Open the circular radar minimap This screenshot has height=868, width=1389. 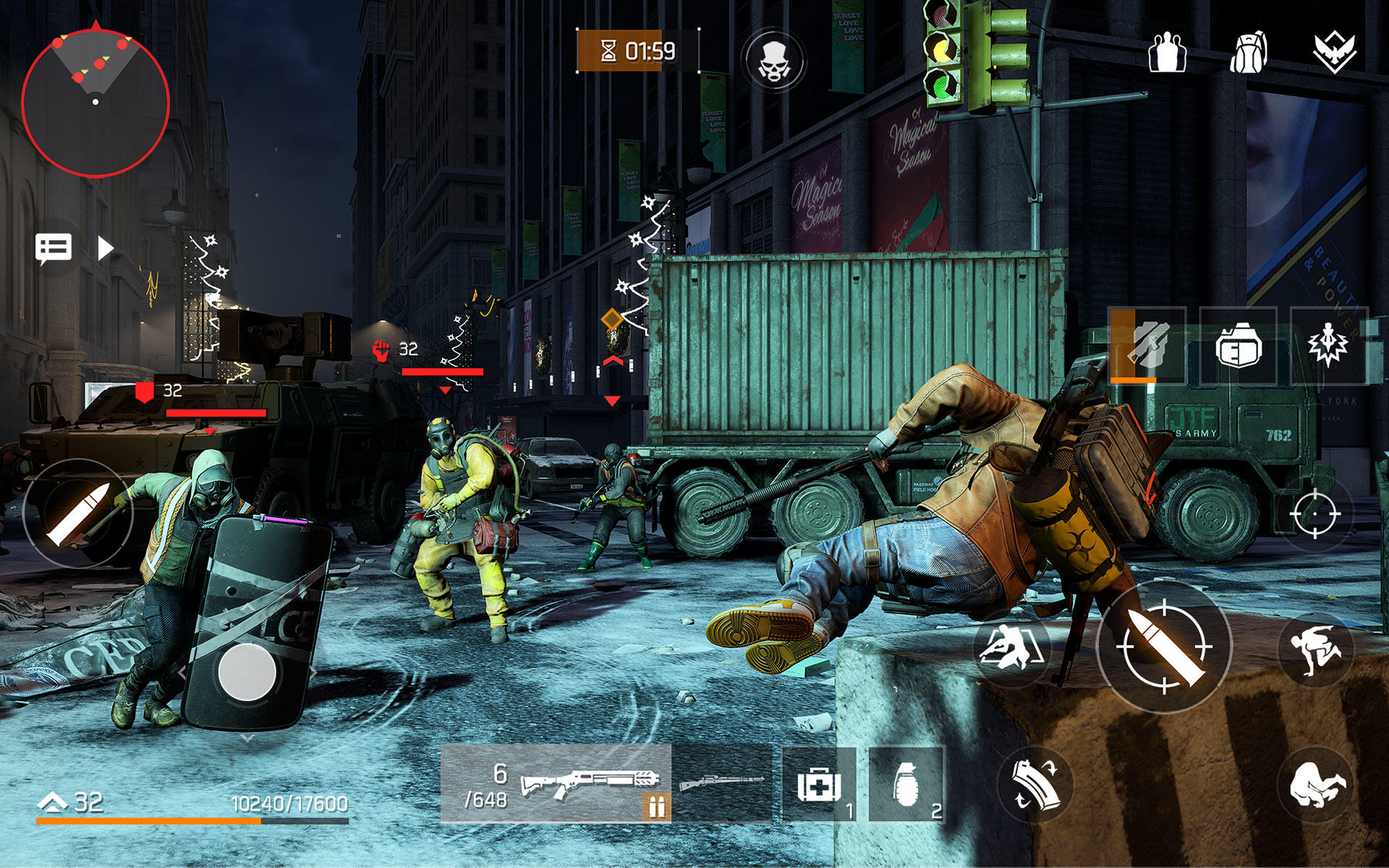click(x=95, y=102)
